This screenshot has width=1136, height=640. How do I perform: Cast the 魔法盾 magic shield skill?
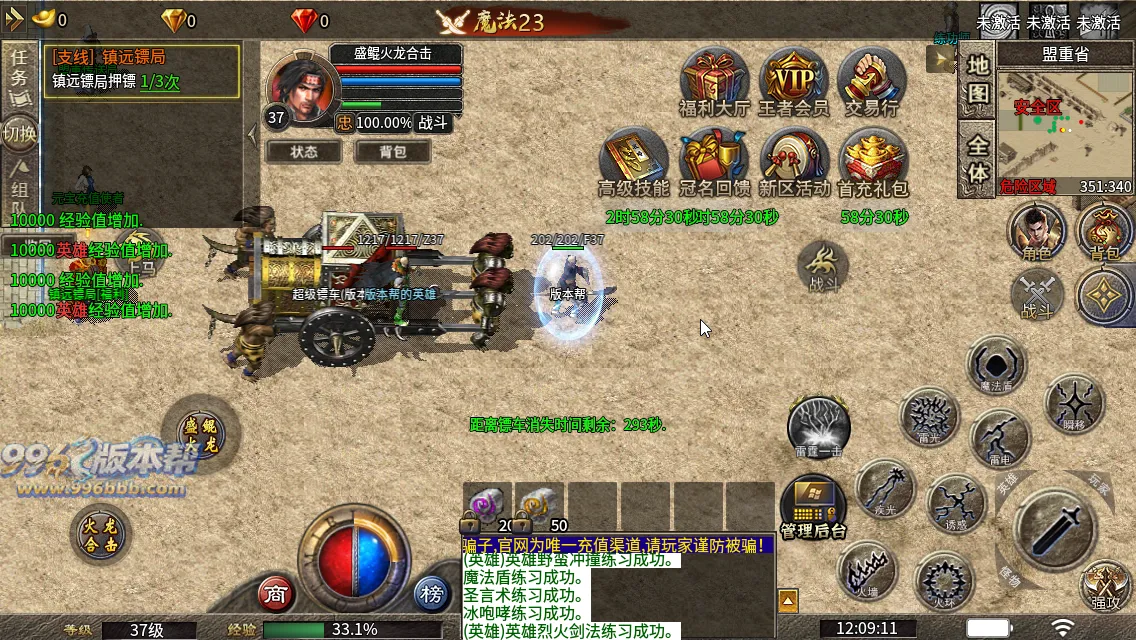coord(996,364)
